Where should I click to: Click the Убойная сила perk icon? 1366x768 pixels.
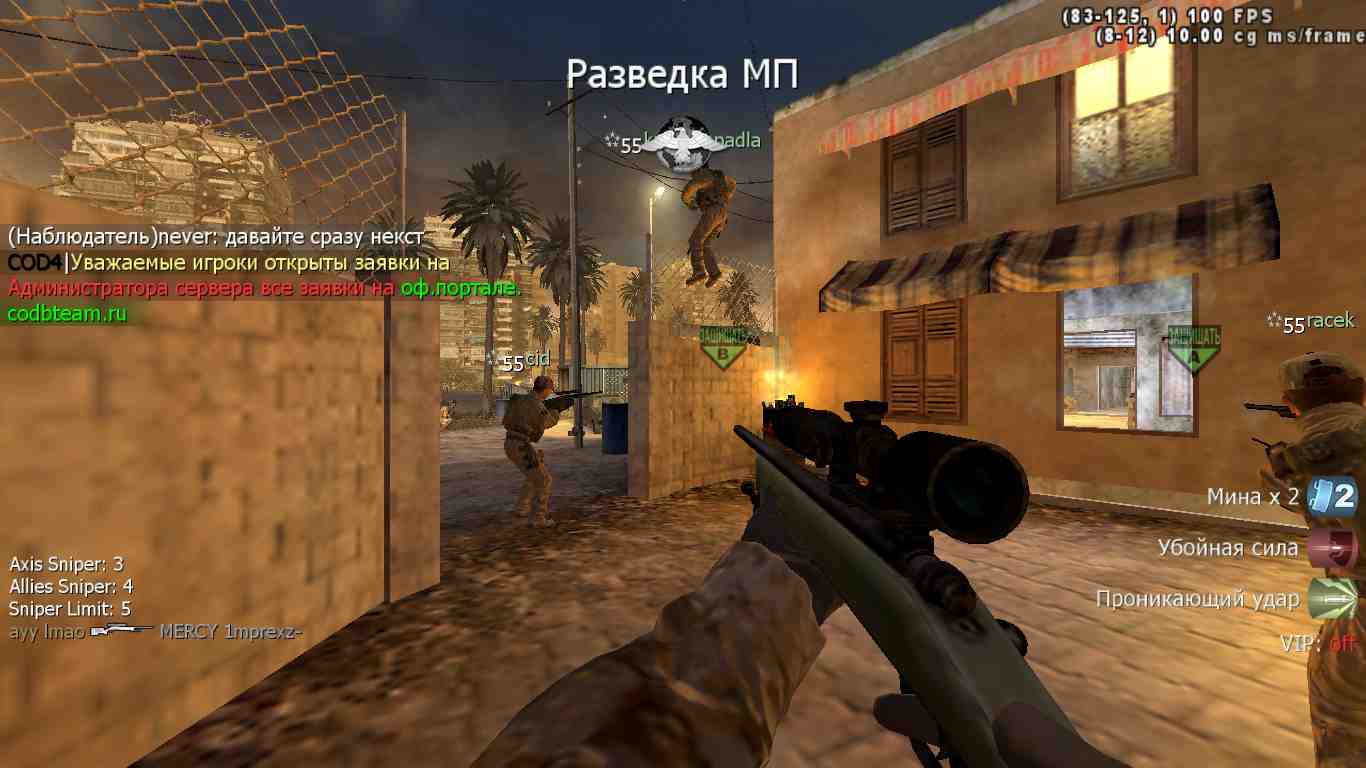(x=1333, y=548)
